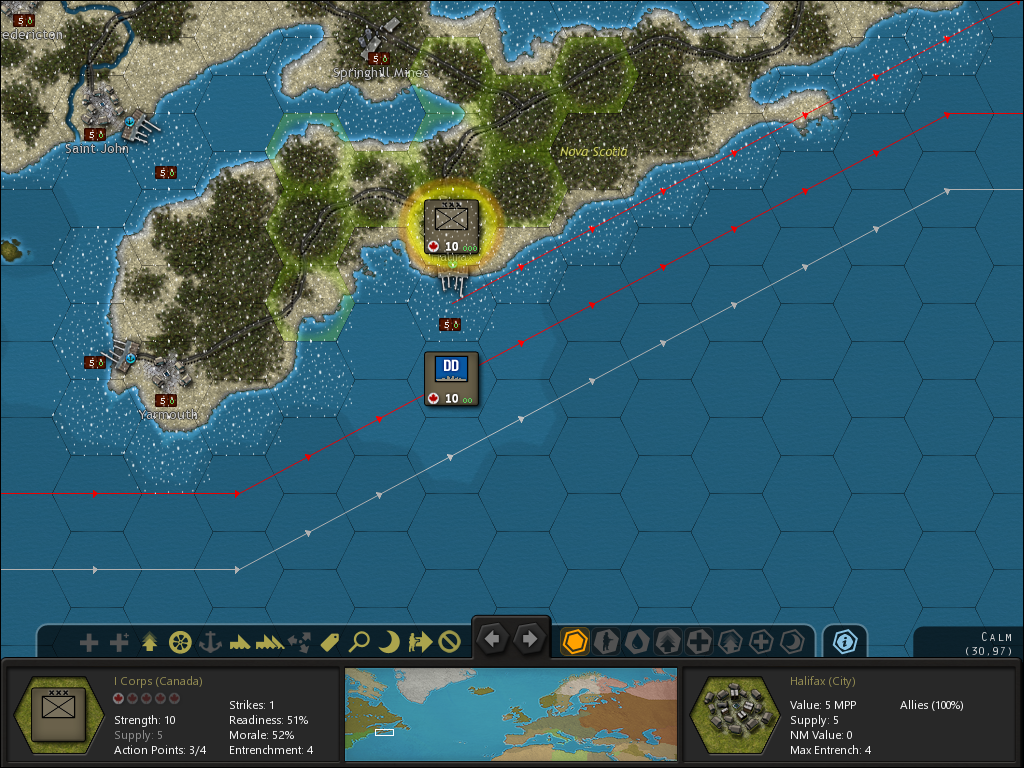Toggle the soldier silhouette map filter
This screenshot has height=768, width=1024.
coord(606,641)
